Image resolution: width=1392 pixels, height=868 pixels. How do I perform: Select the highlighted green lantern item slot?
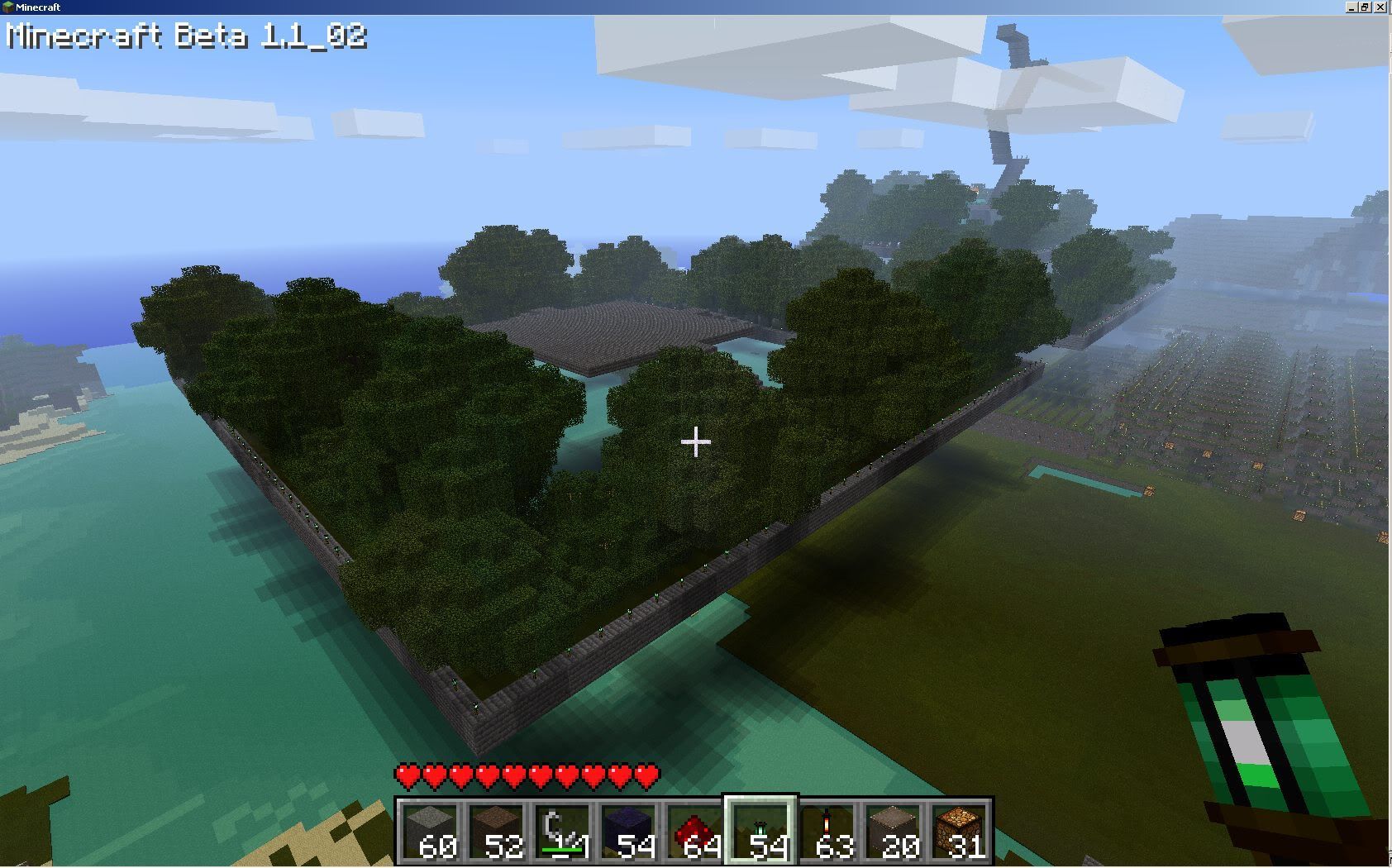pyautogui.click(x=761, y=831)
